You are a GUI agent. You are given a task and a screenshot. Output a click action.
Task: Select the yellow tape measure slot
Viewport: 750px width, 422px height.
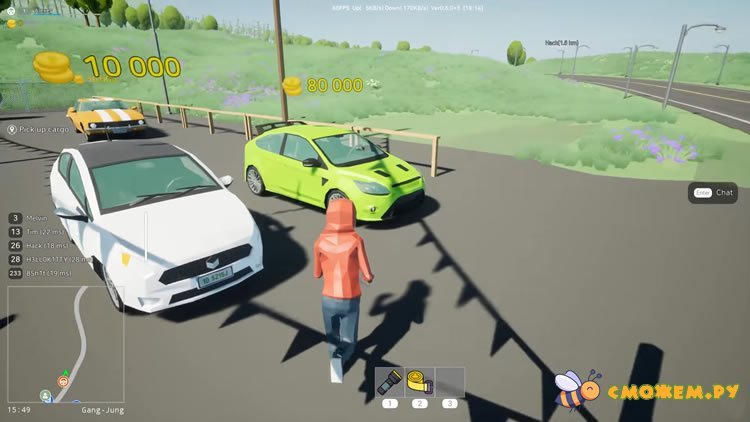[x=420, y=382]
